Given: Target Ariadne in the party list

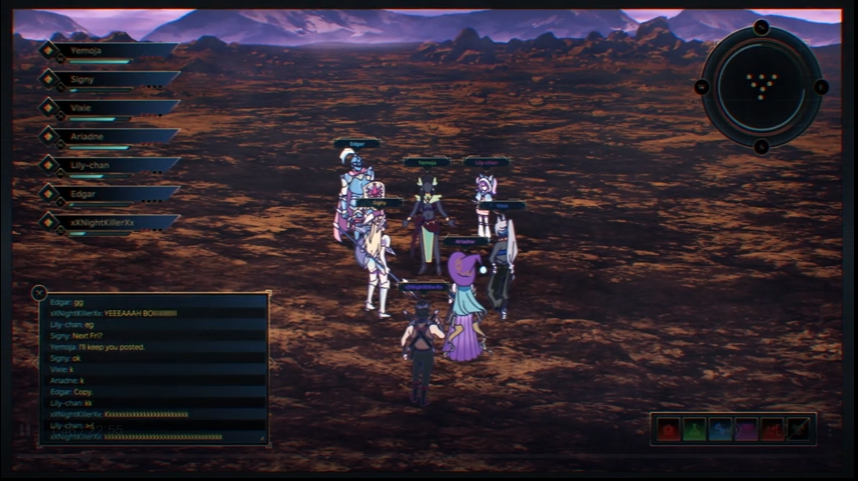Looking at the screenshot, I should [110, 136].
